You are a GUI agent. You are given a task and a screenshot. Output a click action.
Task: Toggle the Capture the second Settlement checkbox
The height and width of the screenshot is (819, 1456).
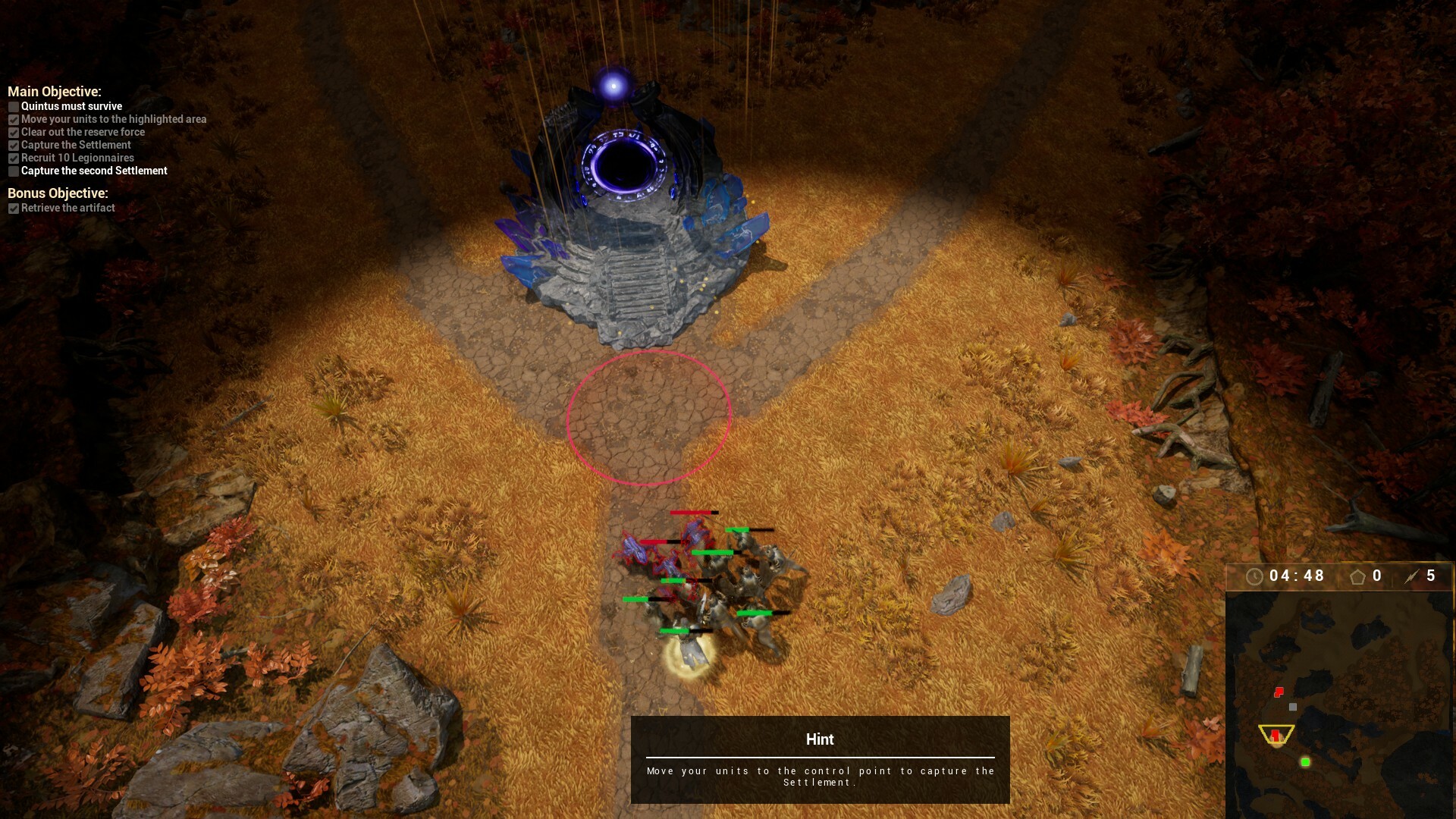click(x=14, y=171)
